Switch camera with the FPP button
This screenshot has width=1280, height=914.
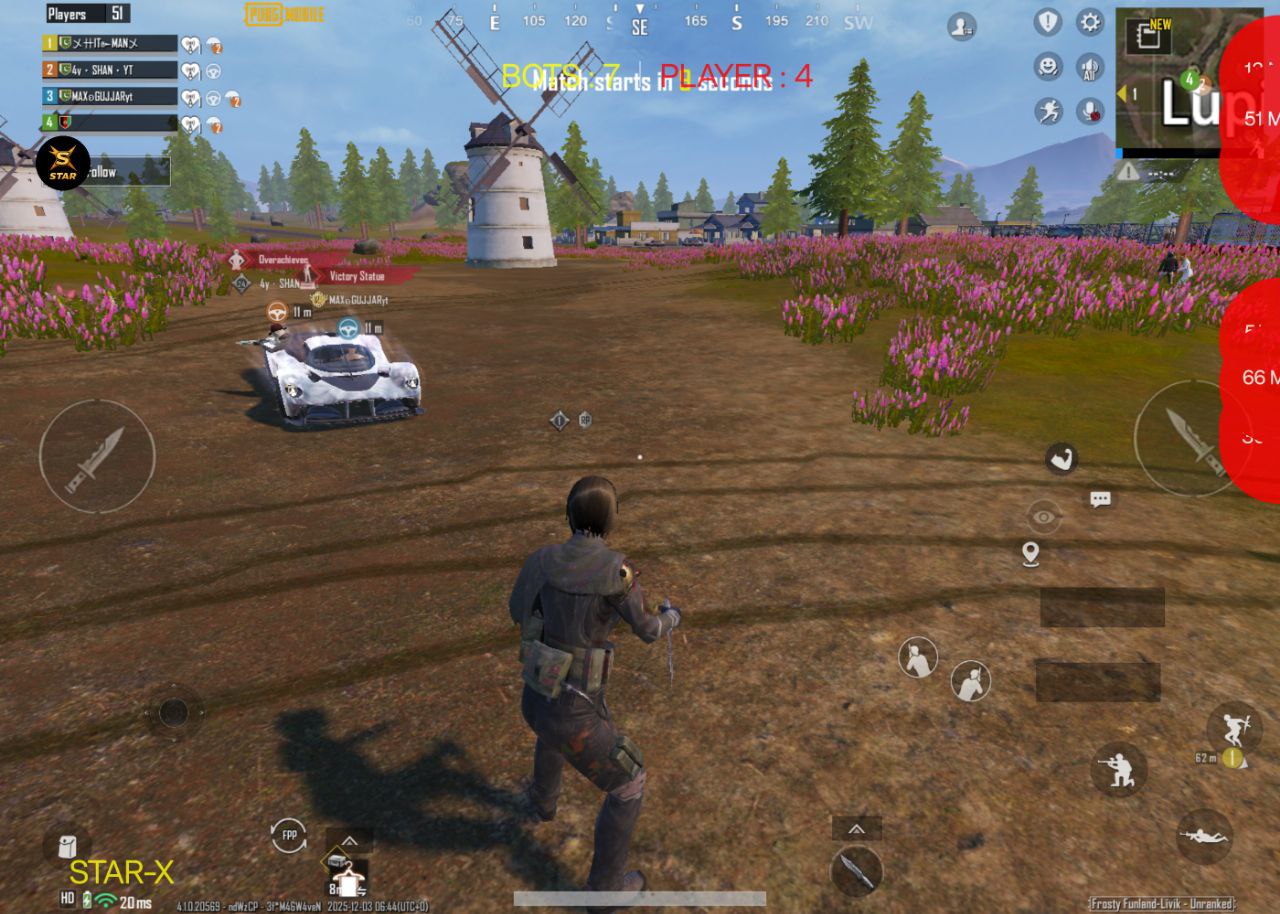289,835
